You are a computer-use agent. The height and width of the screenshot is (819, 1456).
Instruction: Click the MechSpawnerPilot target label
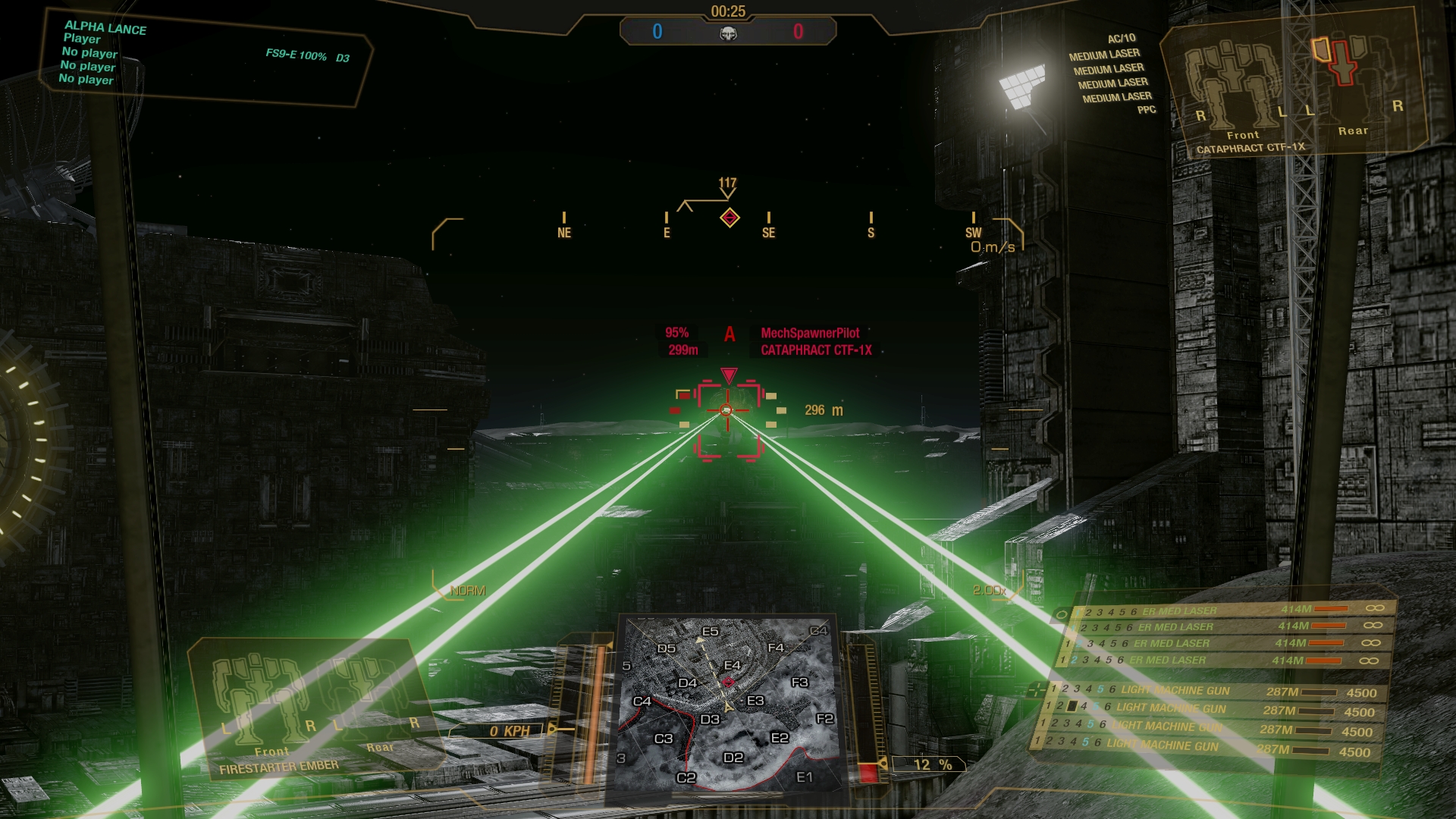tap(810, 333)
